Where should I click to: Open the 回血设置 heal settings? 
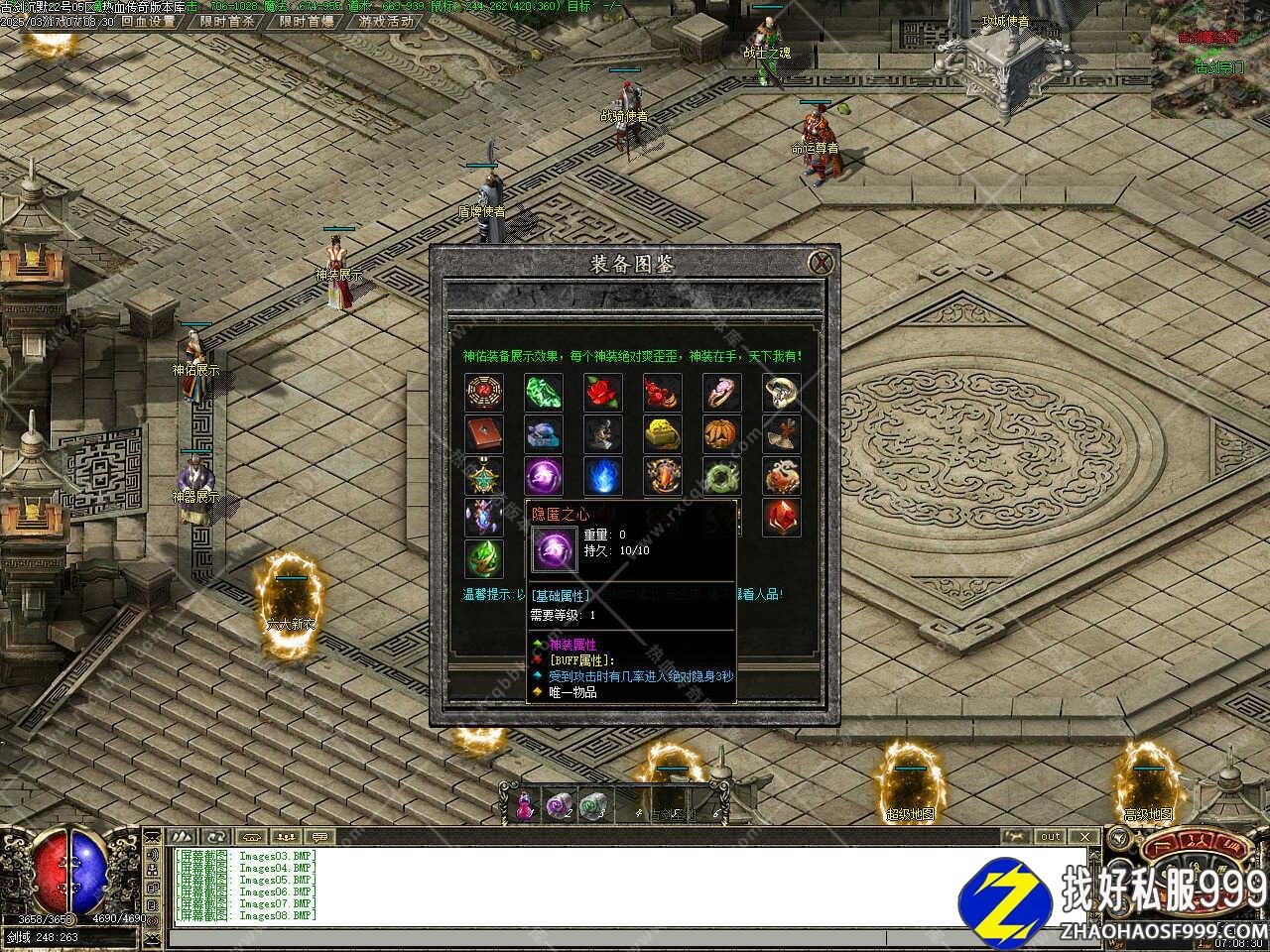coord(148,21)
